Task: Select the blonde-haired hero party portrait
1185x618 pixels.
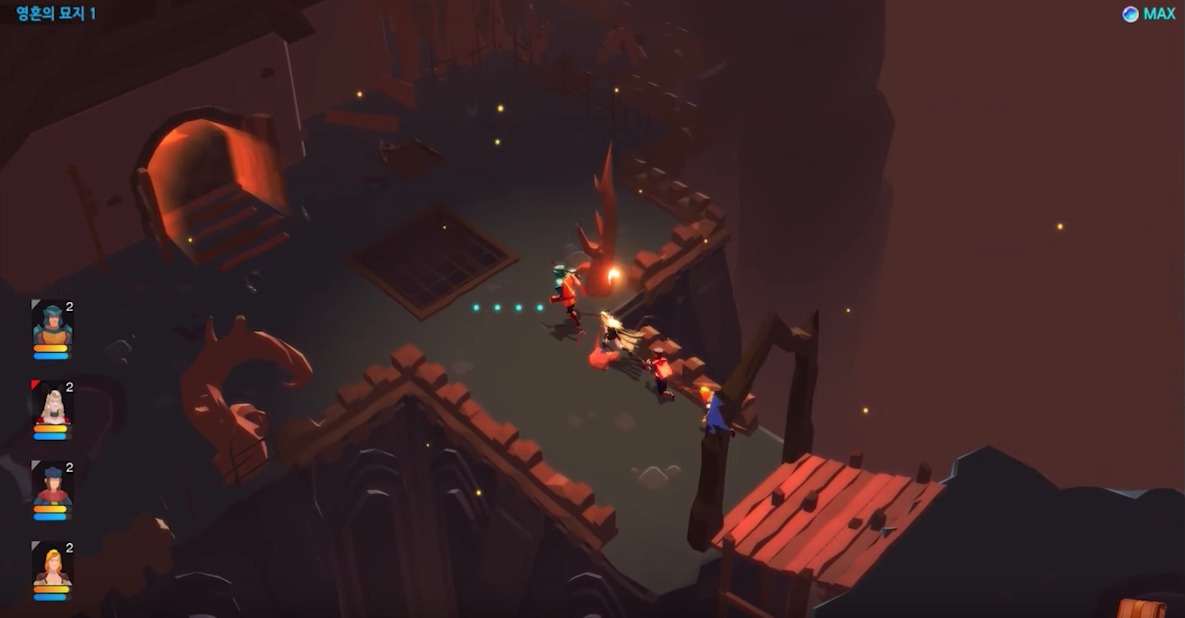Action: point(52,567)
